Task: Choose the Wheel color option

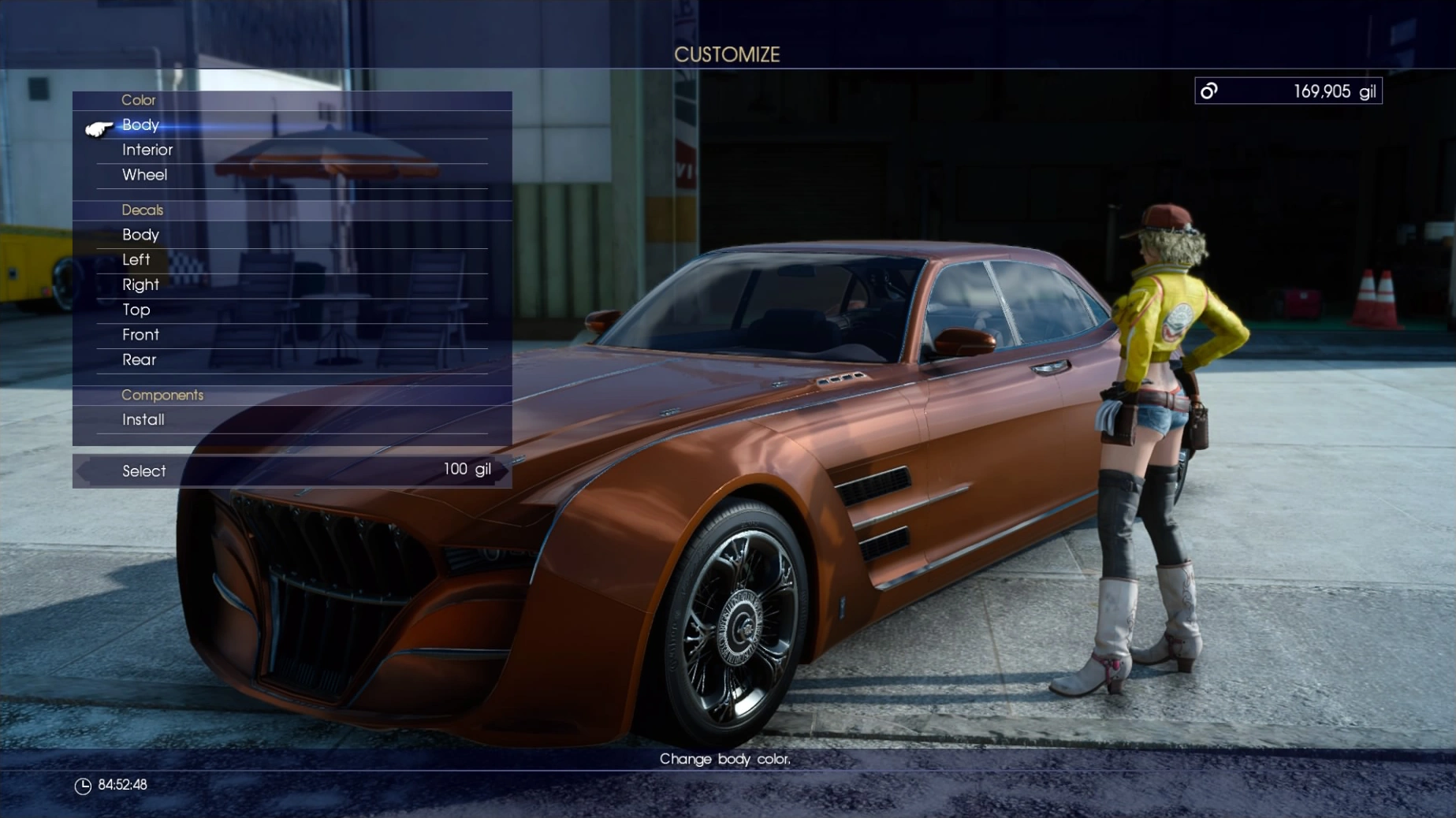Action: pos(145,174)
